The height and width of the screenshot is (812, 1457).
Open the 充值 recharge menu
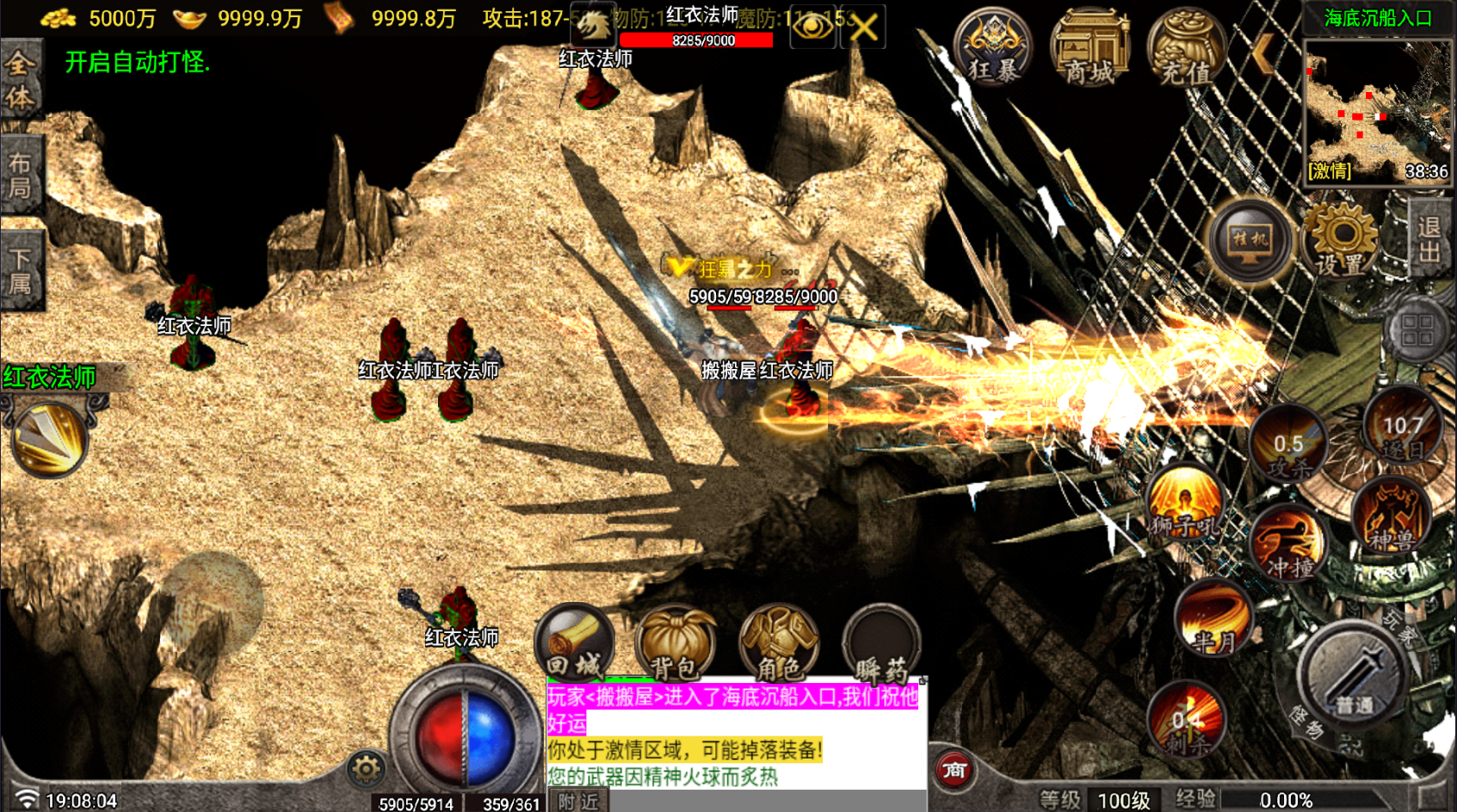[1186, 48]
